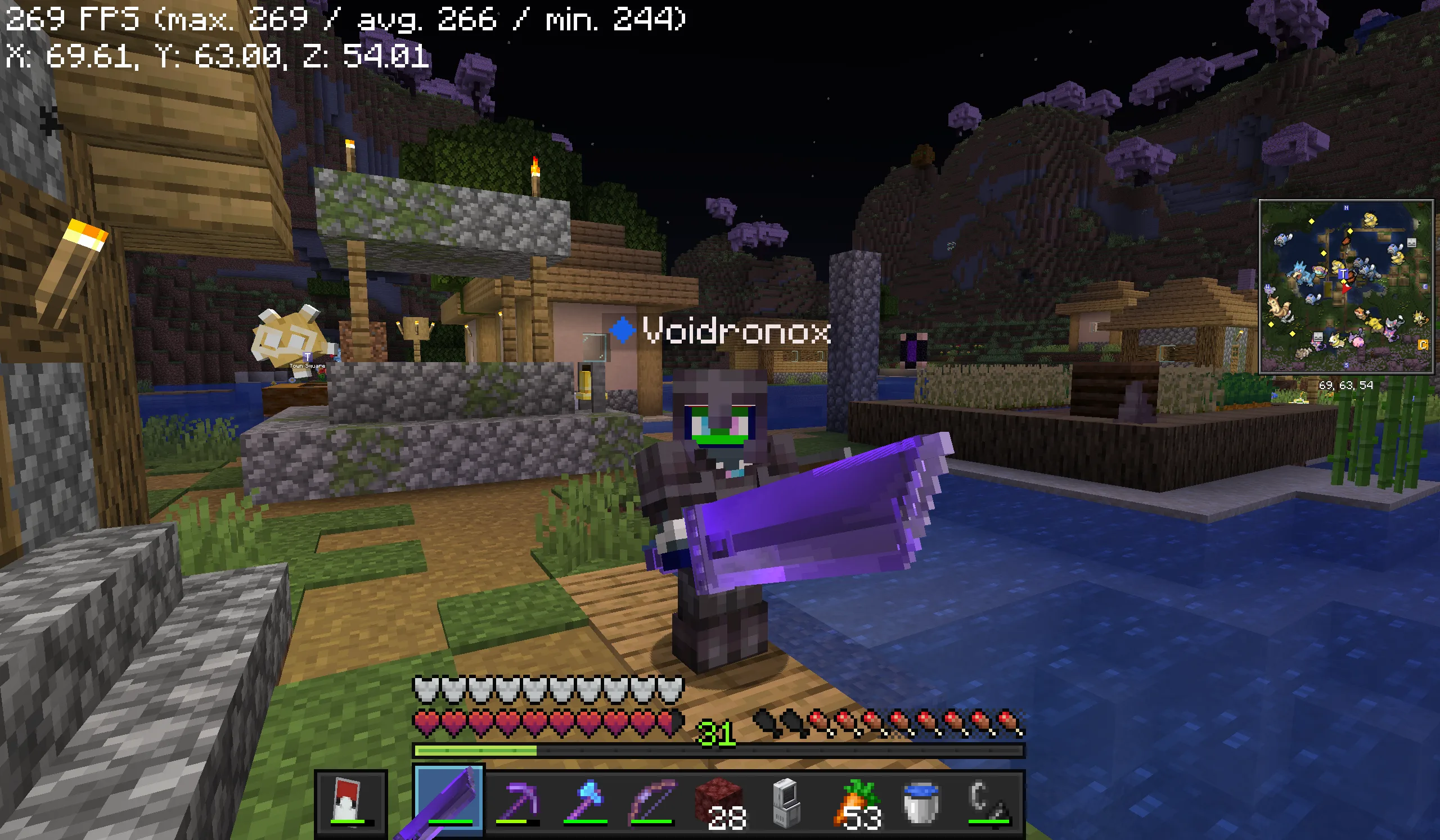The width and height of the screenshot is (1440, 840).
Task: Click the coordinates text below the minimap
Action: 1347,385
